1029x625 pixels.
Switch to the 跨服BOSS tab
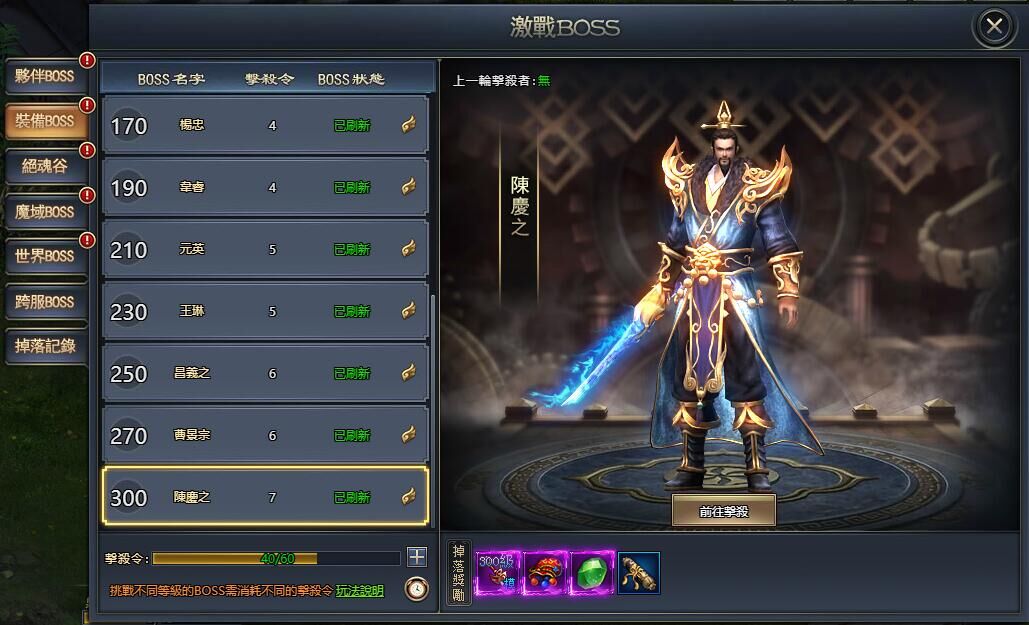(45, 301)
